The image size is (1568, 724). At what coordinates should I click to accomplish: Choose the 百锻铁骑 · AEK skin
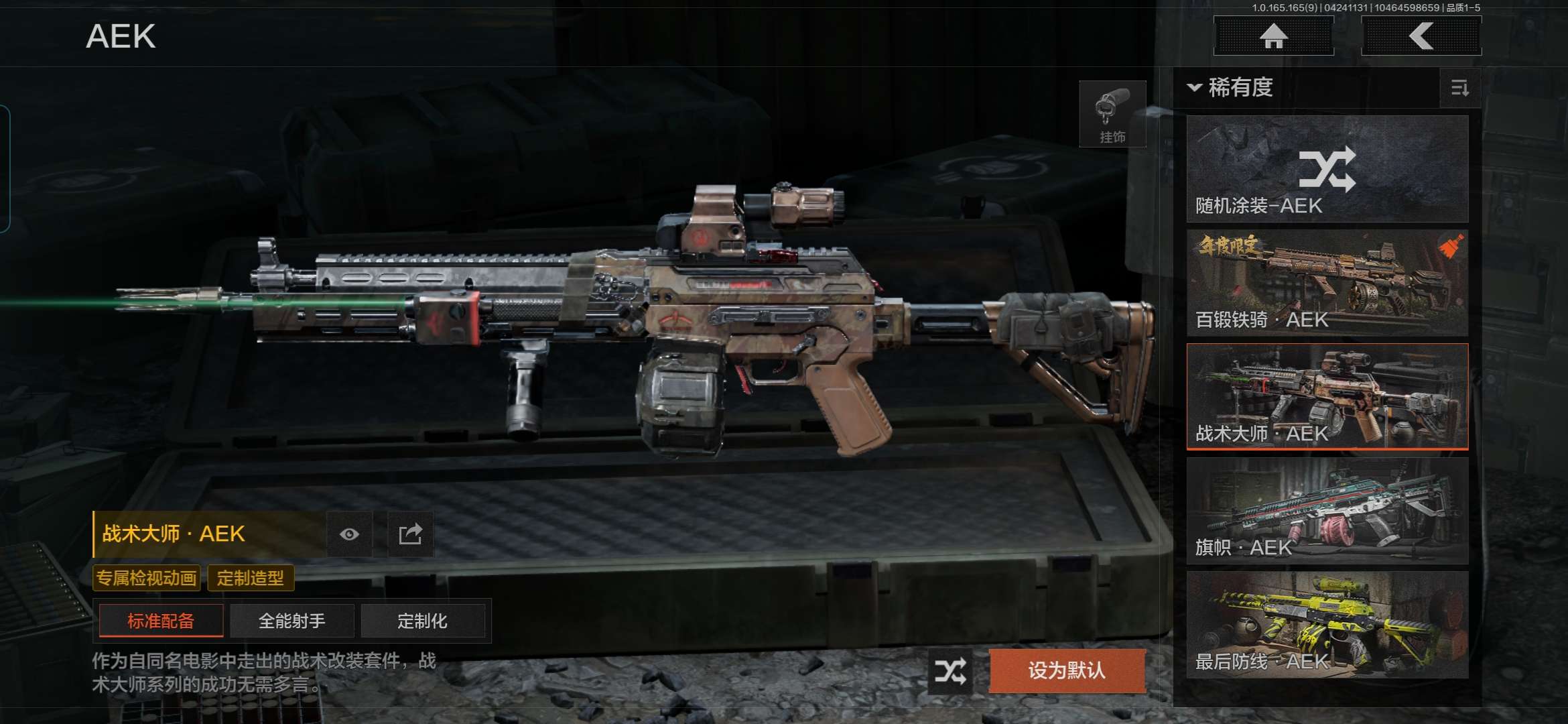1327,283
